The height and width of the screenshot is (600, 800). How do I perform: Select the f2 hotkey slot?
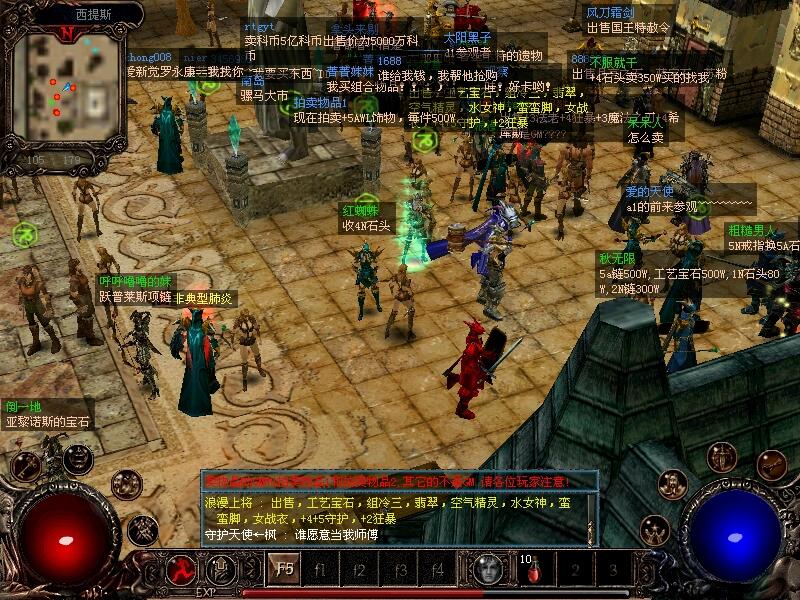(x=361, y=570)
